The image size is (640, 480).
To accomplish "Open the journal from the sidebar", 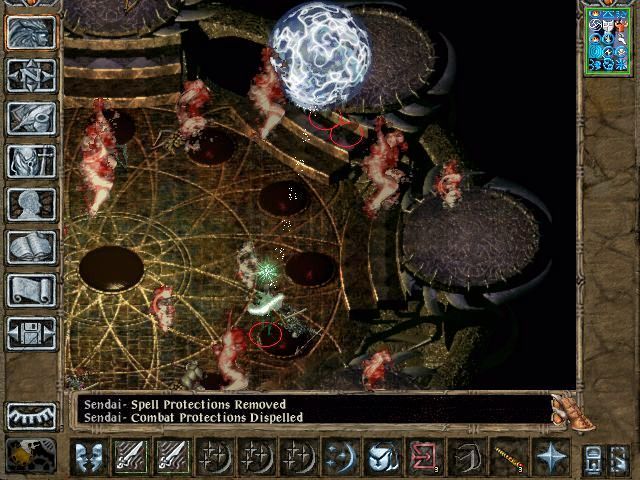I will [31, 118].
